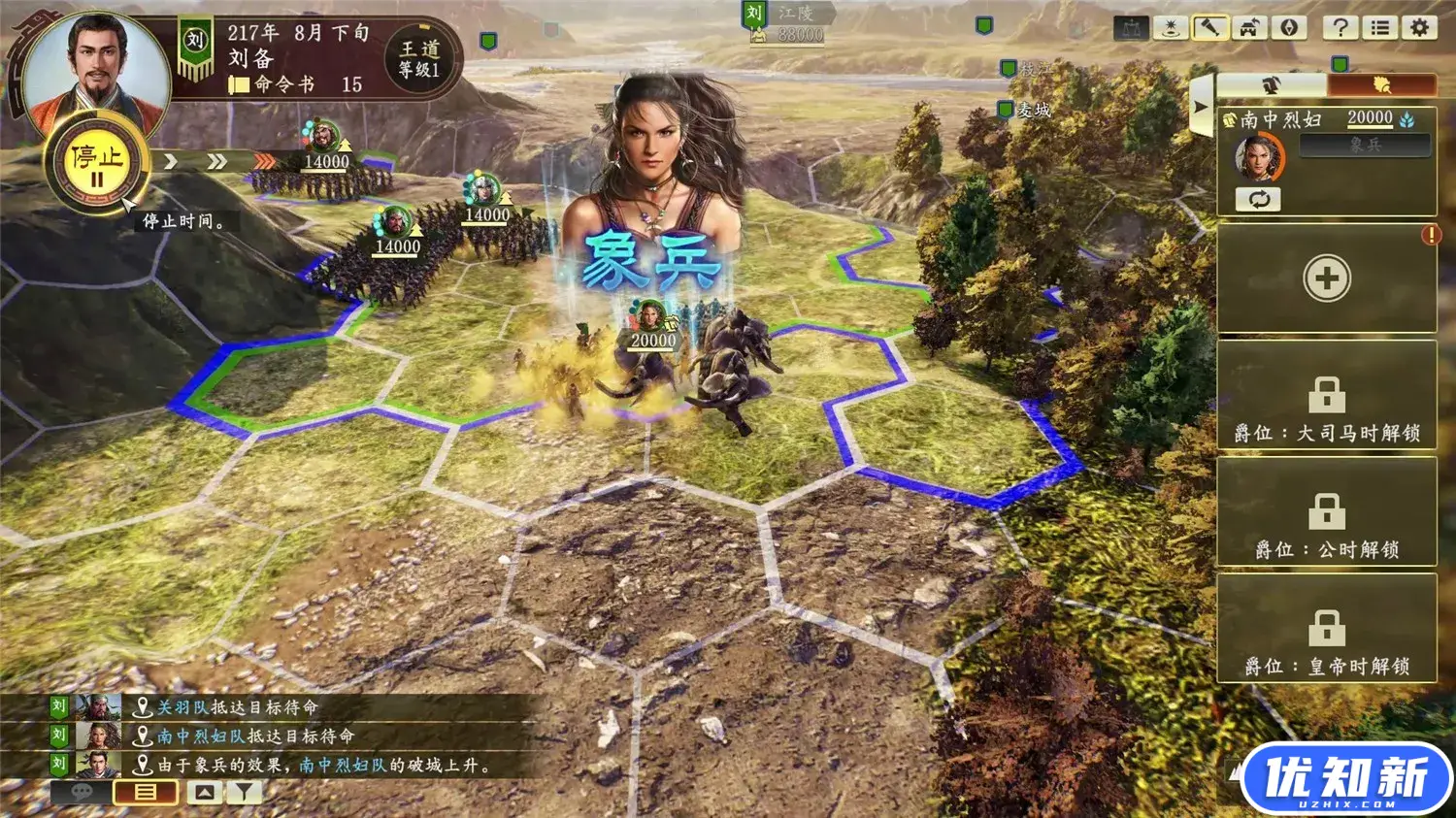The width and height of the screenshot is (1456, 818).
Task: Collapse the right side panel arrow
Action: click(1201, 107)
